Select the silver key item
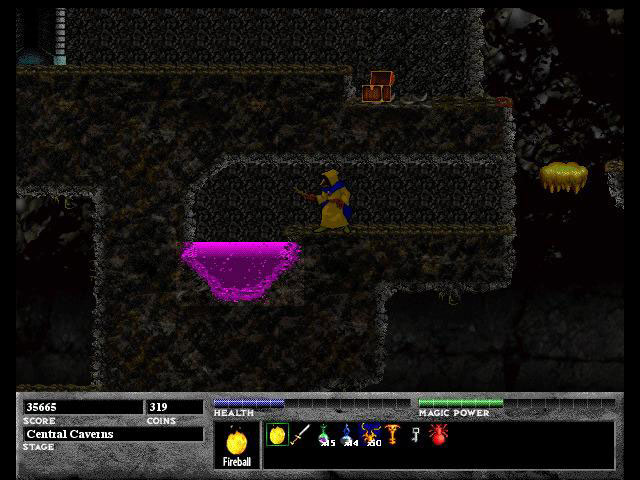 point(414,435)
